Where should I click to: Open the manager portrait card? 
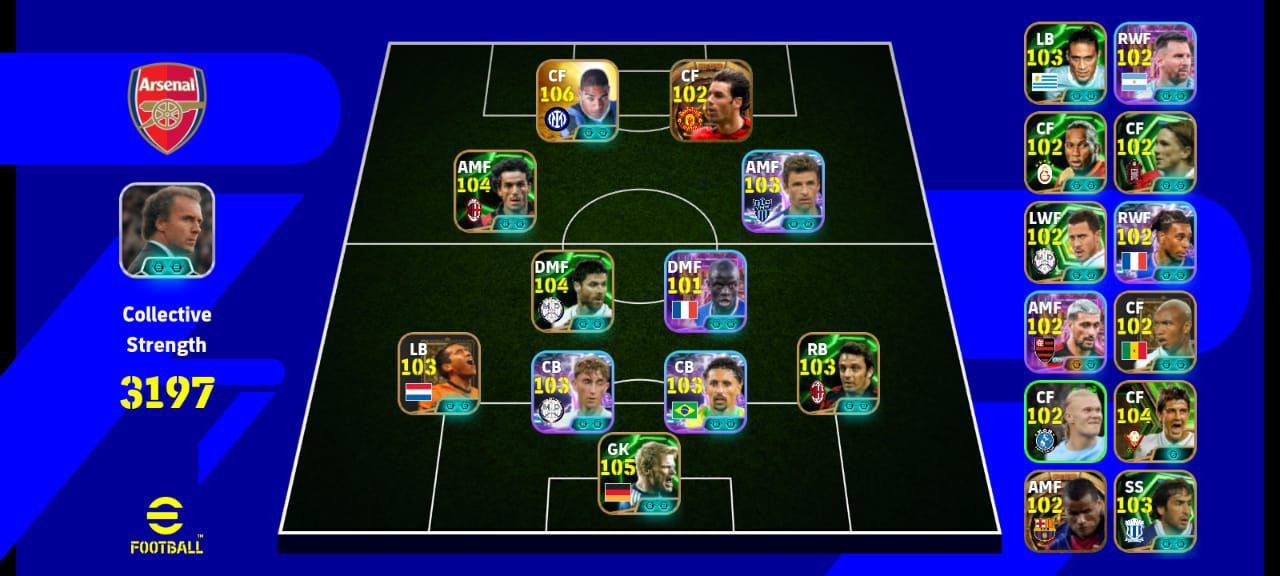tap(167, 230)
